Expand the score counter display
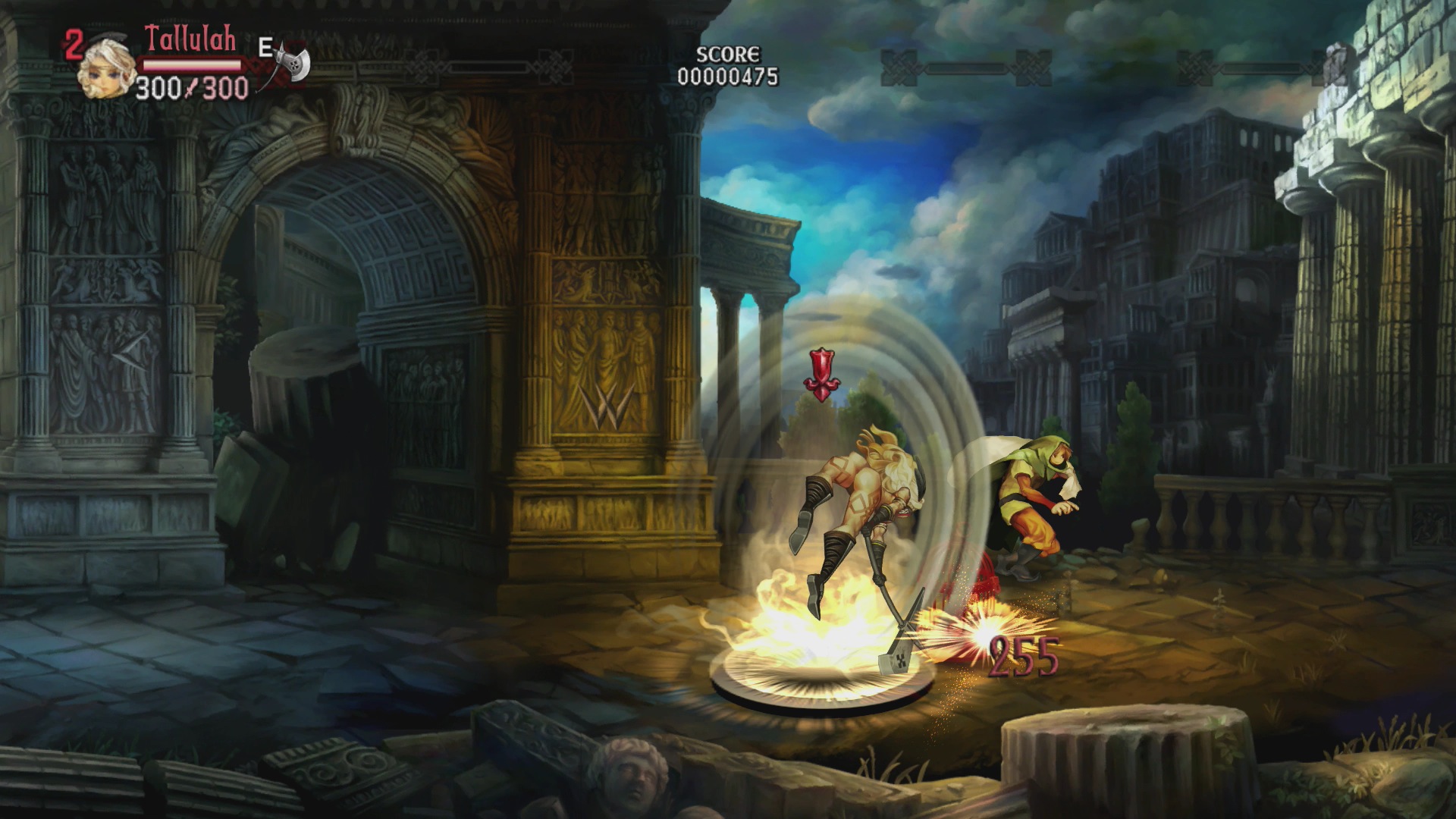 [726, 74]
